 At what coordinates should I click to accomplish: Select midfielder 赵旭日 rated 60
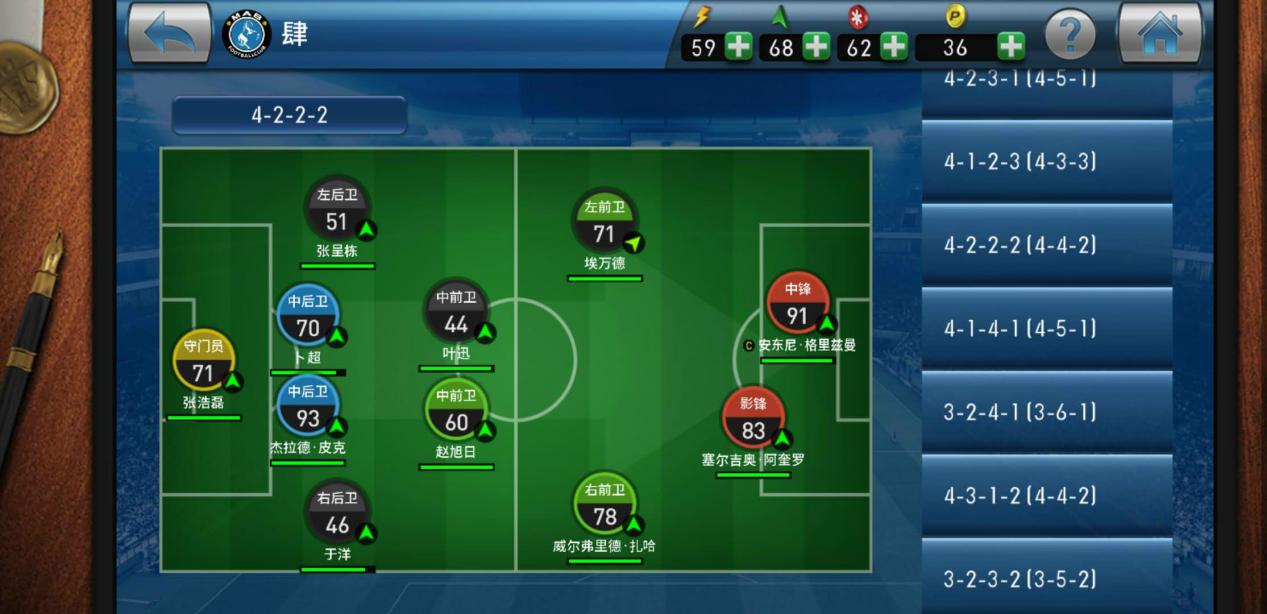pyautogui.click(x=456, y=411)
